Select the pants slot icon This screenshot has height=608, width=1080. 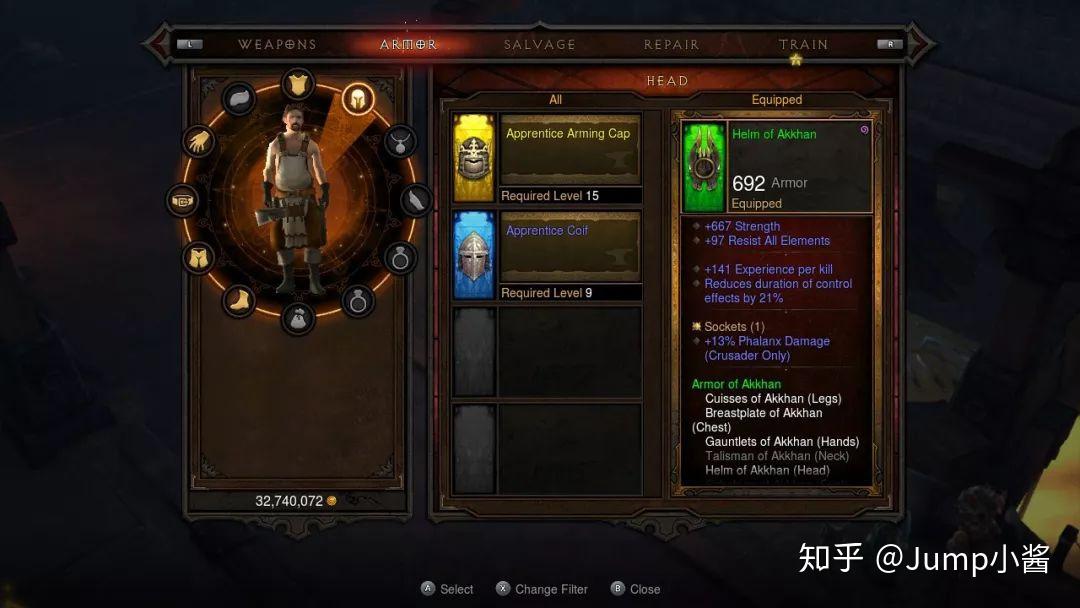(x=199, y=258)
